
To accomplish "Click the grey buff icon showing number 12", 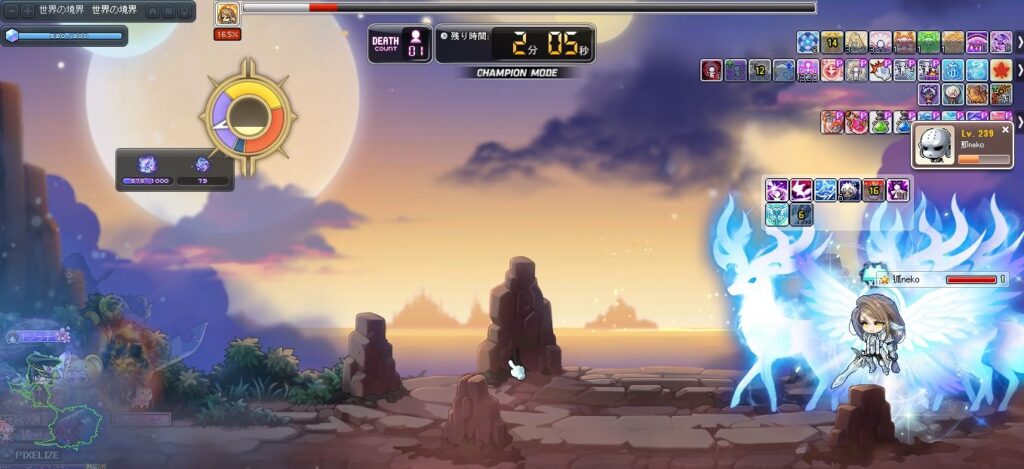I will point(759,70).
